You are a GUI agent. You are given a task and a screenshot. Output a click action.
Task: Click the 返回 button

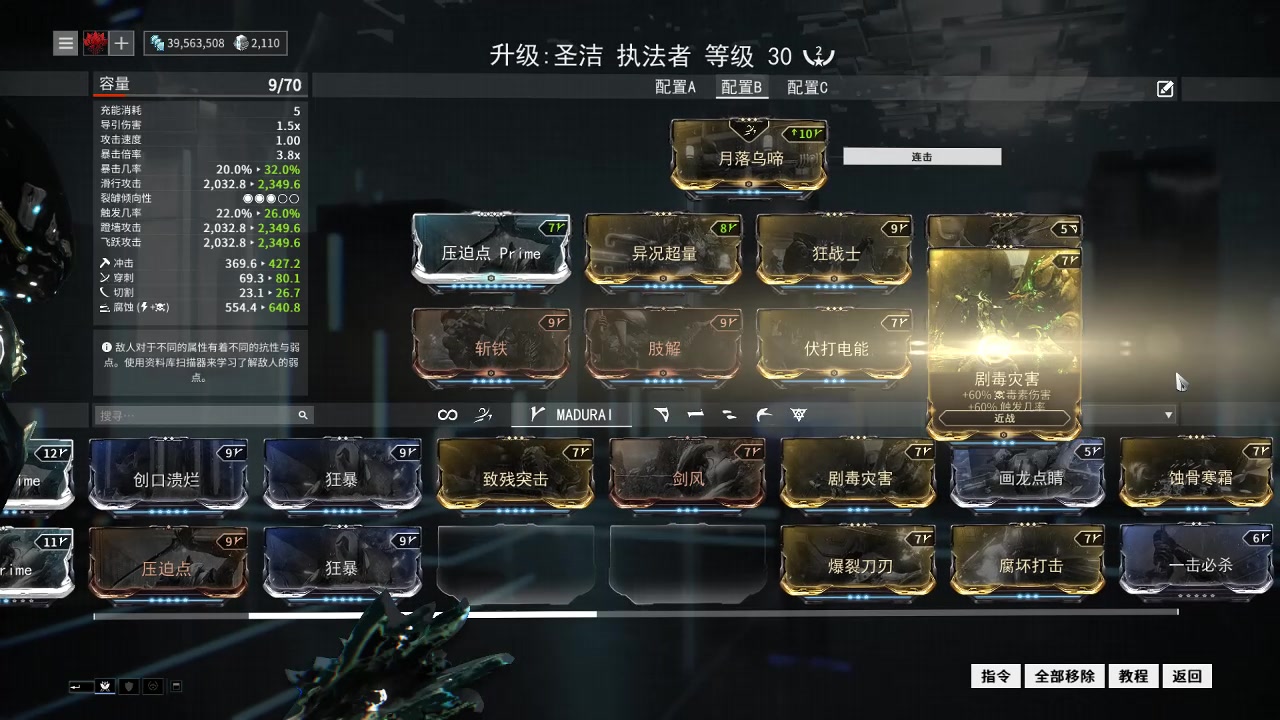click(x=1187, y=676)
